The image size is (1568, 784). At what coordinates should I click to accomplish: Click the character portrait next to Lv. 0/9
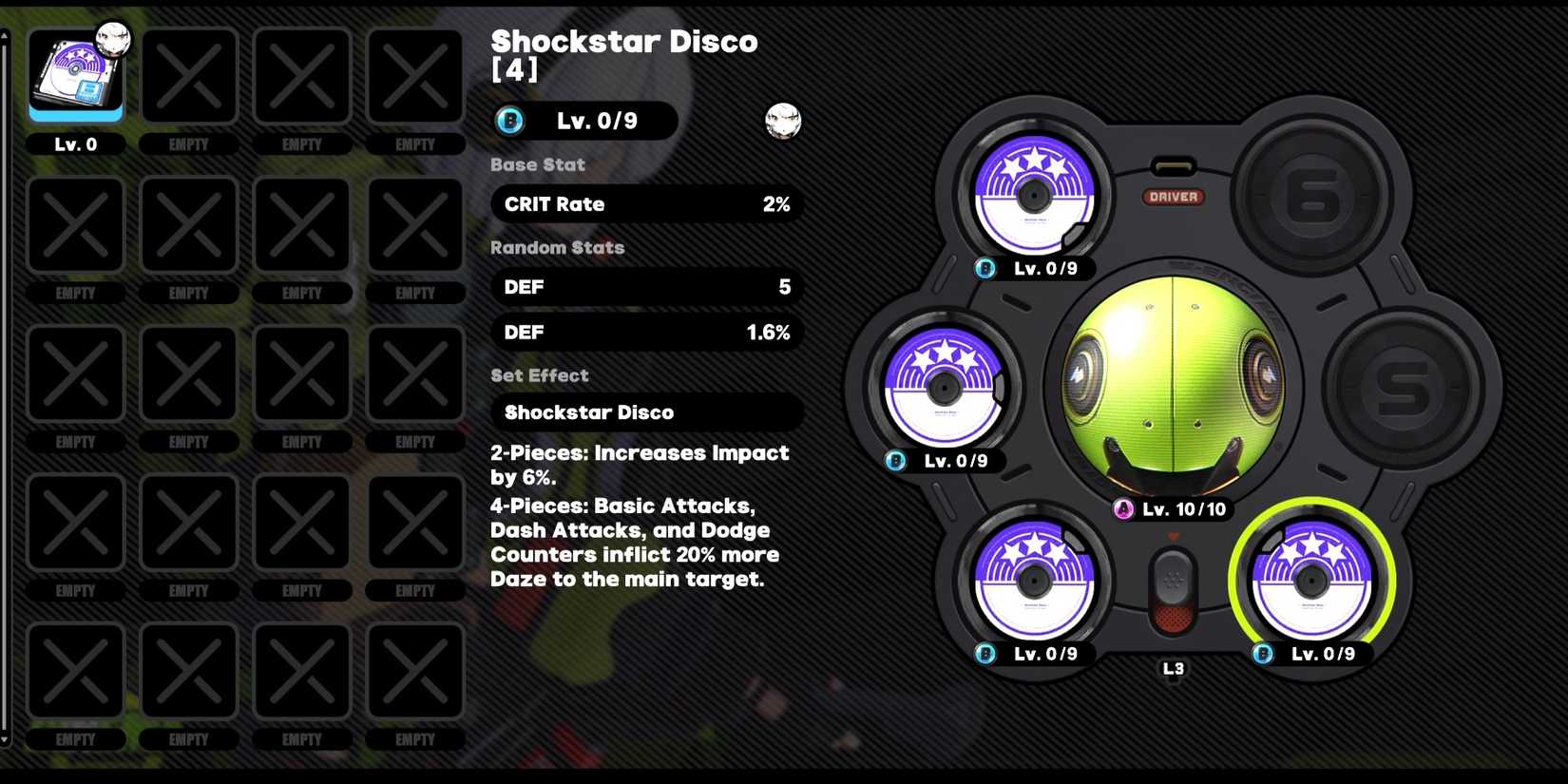[784, 122]
